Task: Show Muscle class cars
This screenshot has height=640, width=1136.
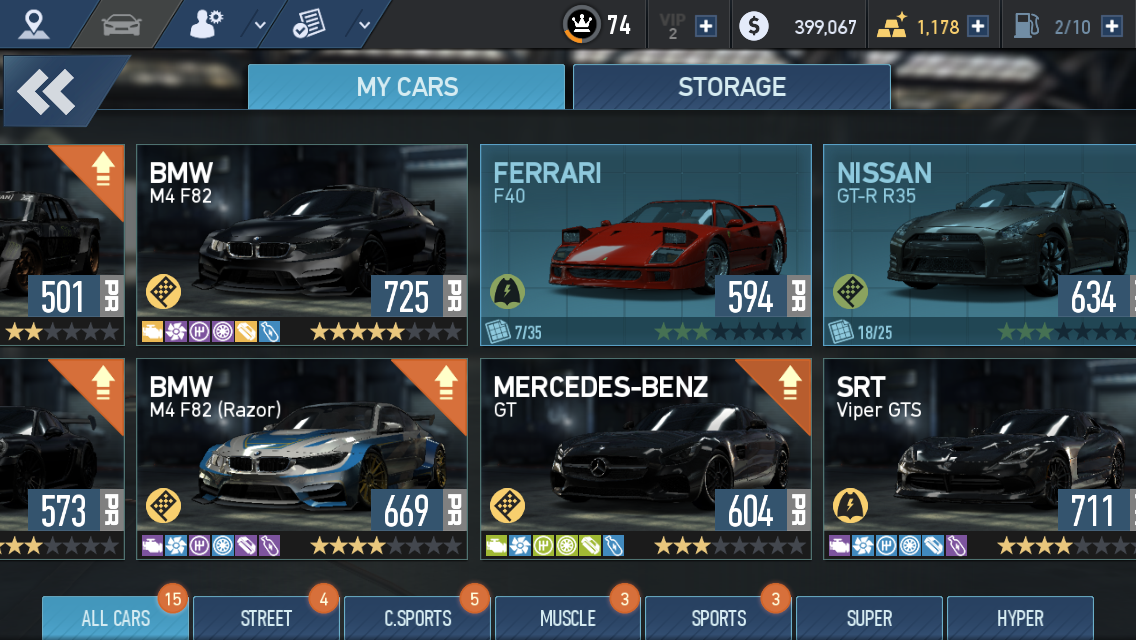Action: coord(568,619)
